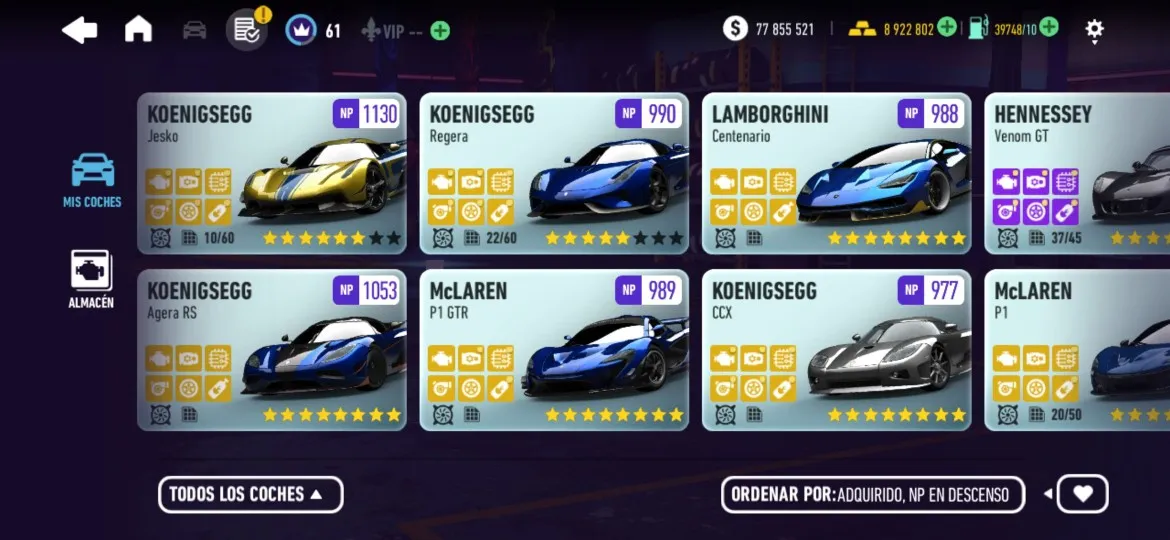Go back with the arrow button
The width and height of the screenshot is (1170, 540).
80,30
